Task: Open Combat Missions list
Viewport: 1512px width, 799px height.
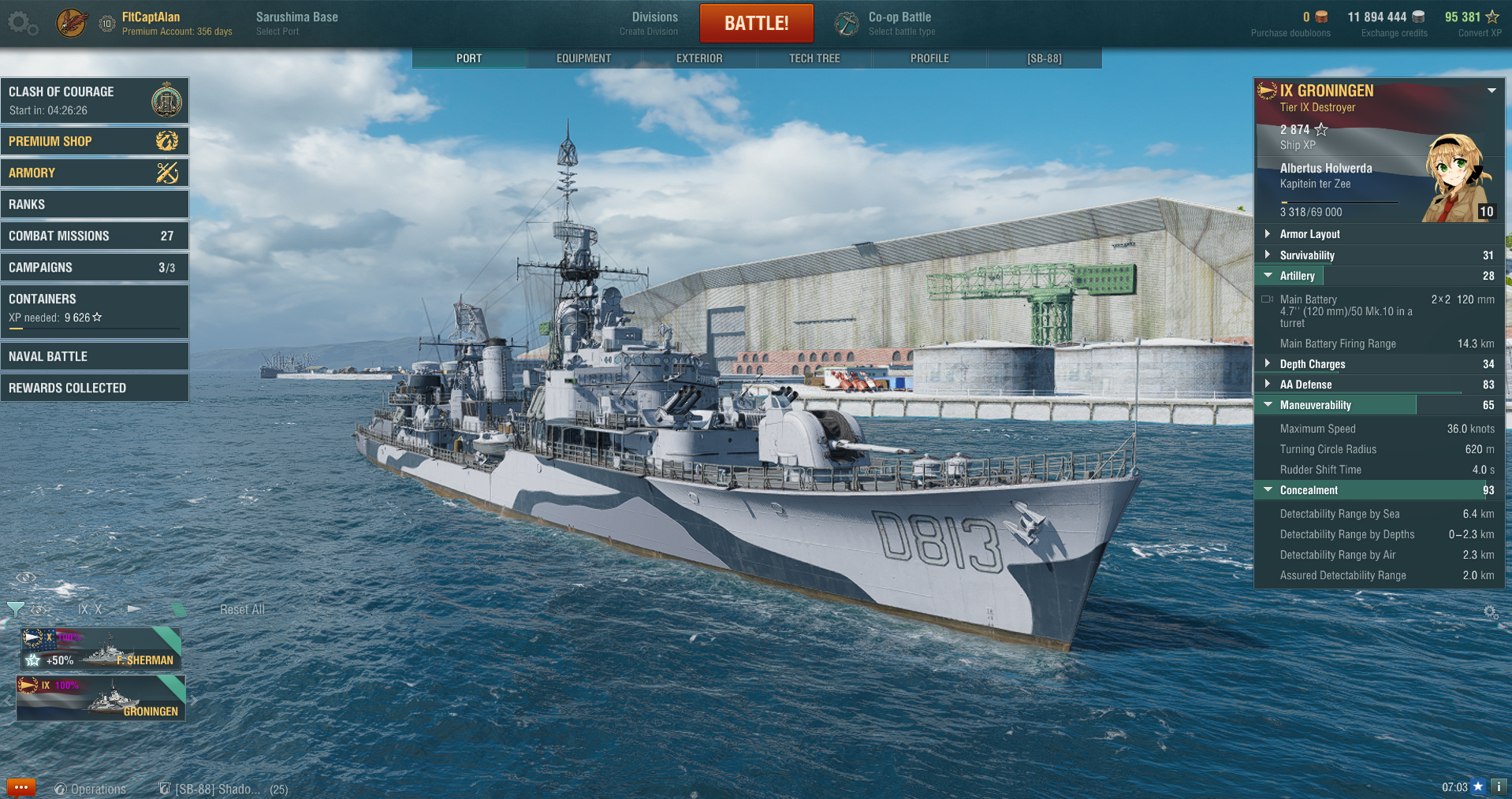Action: point(95,236)
